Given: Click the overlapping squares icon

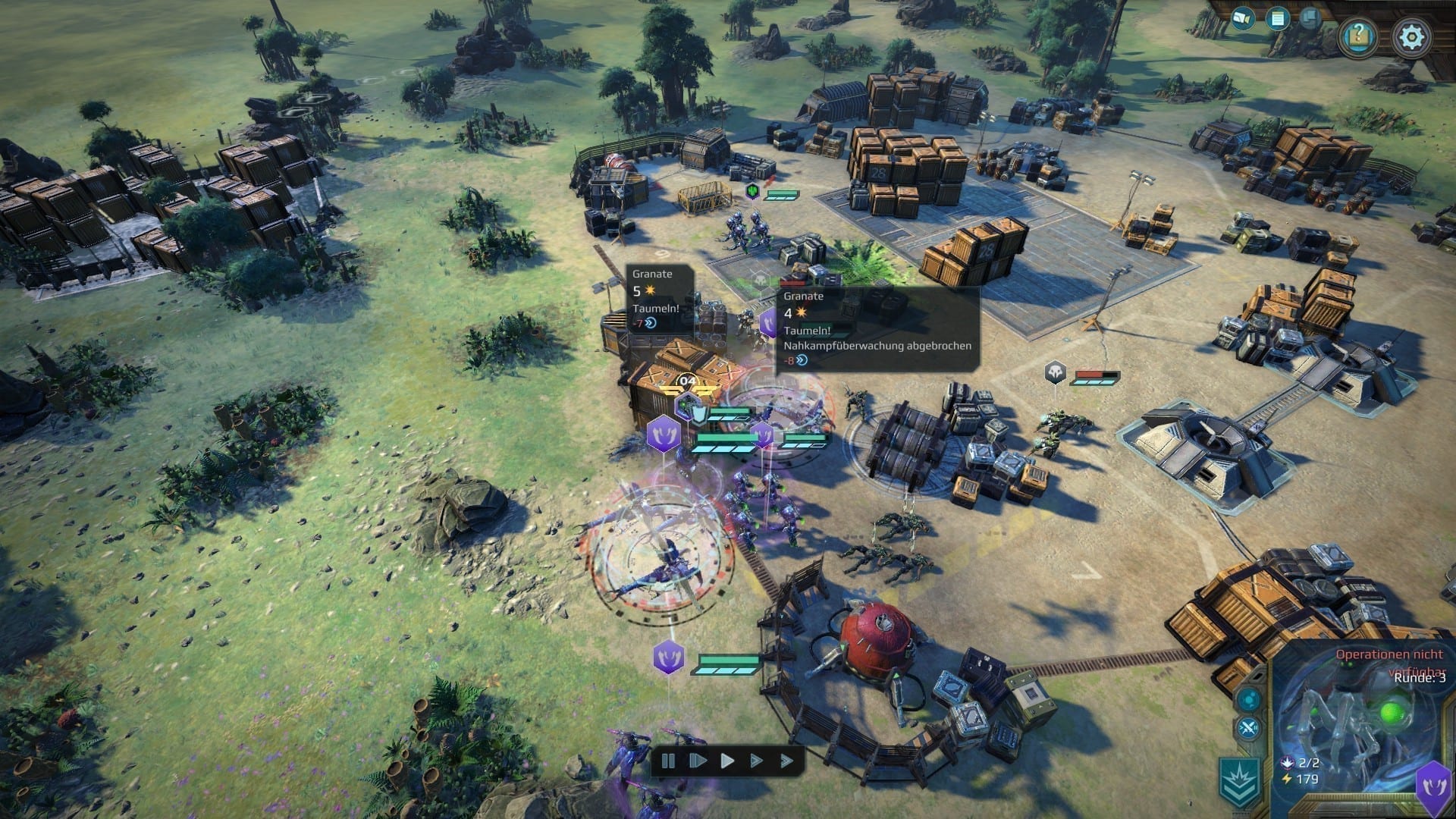Looking at the screenshot, I should click(1312, 17).
